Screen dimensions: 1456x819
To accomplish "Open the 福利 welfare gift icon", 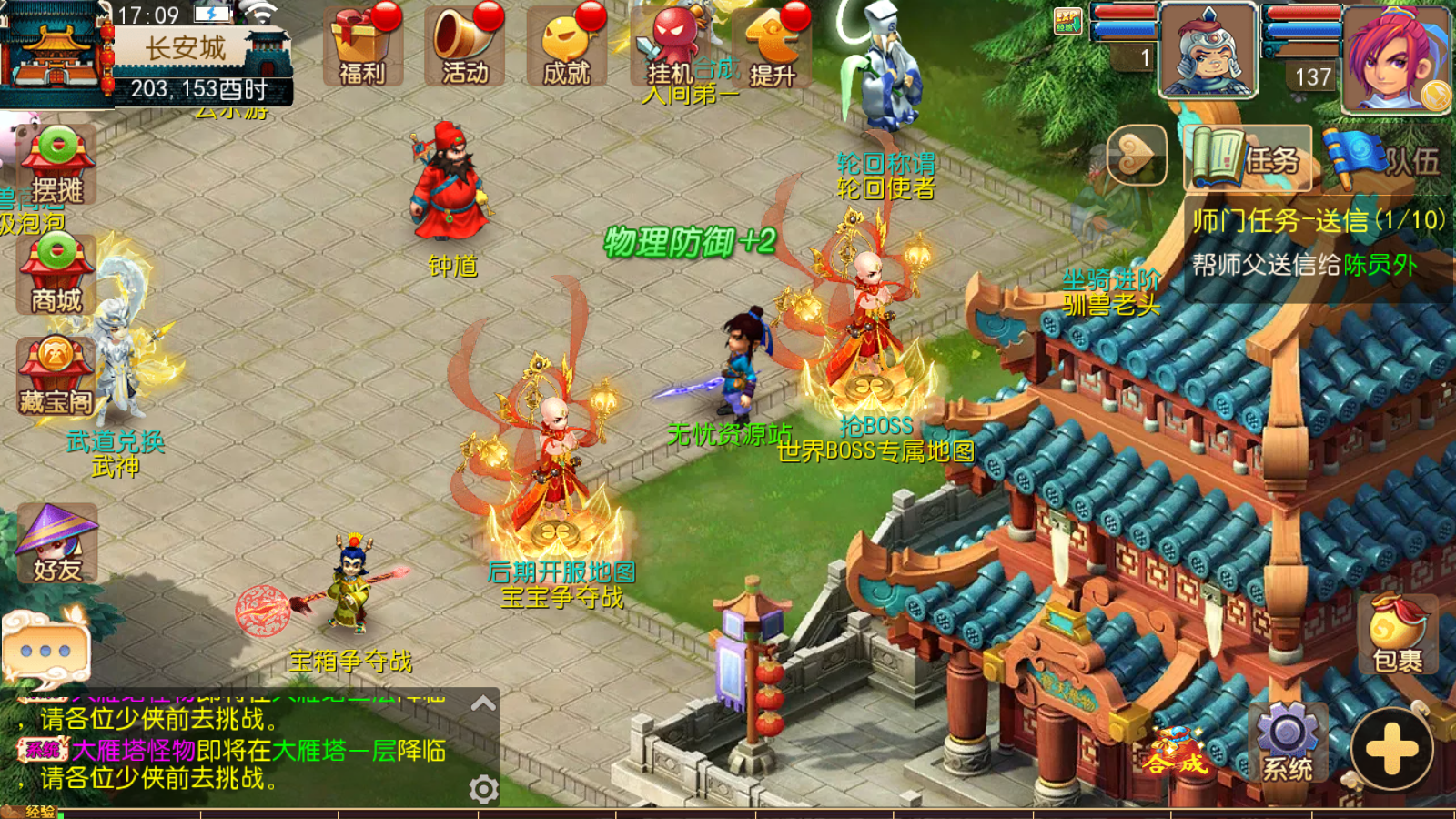I will (x=363, y=47).
